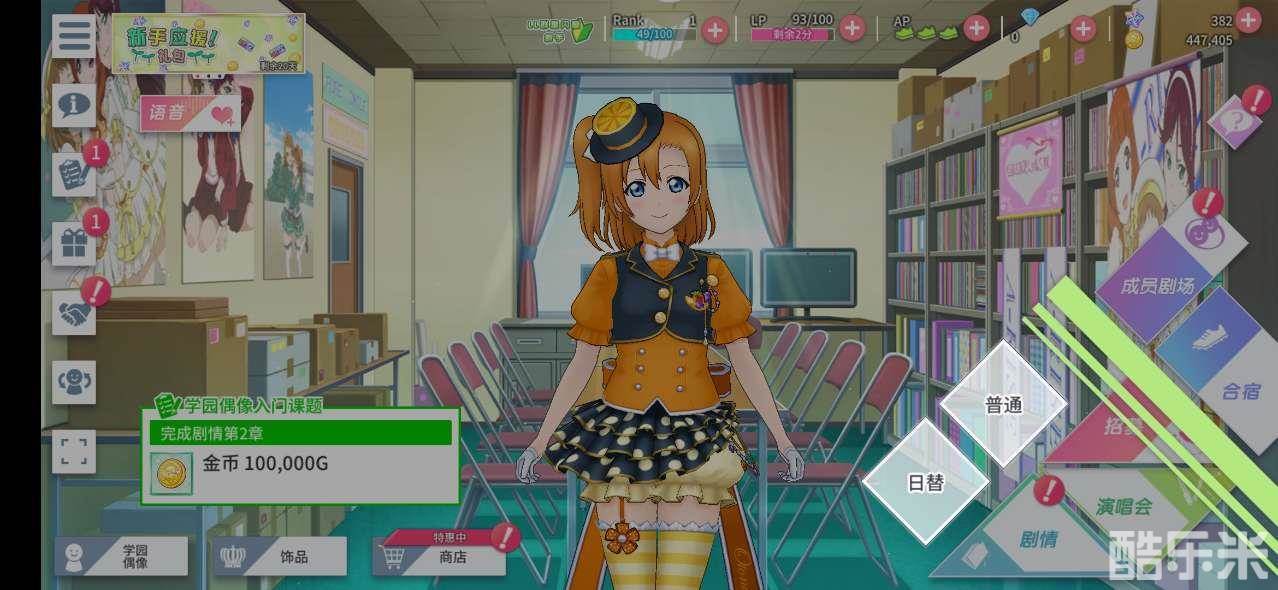Screen dimensions: 1278x590
Task: Open the handshake friends icon
Action: coord(74,314)
